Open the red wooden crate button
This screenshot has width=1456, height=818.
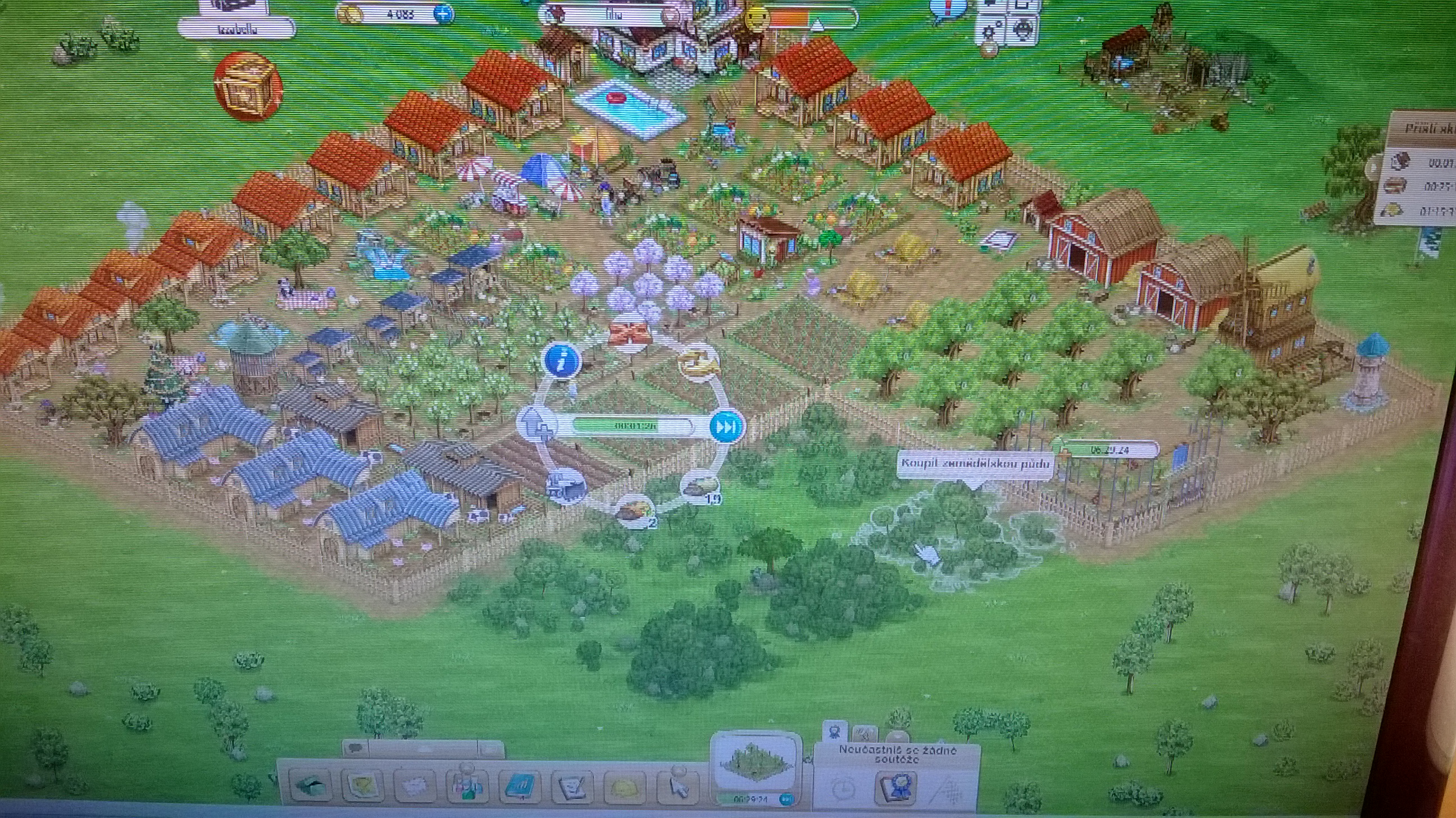click(247, 87)
